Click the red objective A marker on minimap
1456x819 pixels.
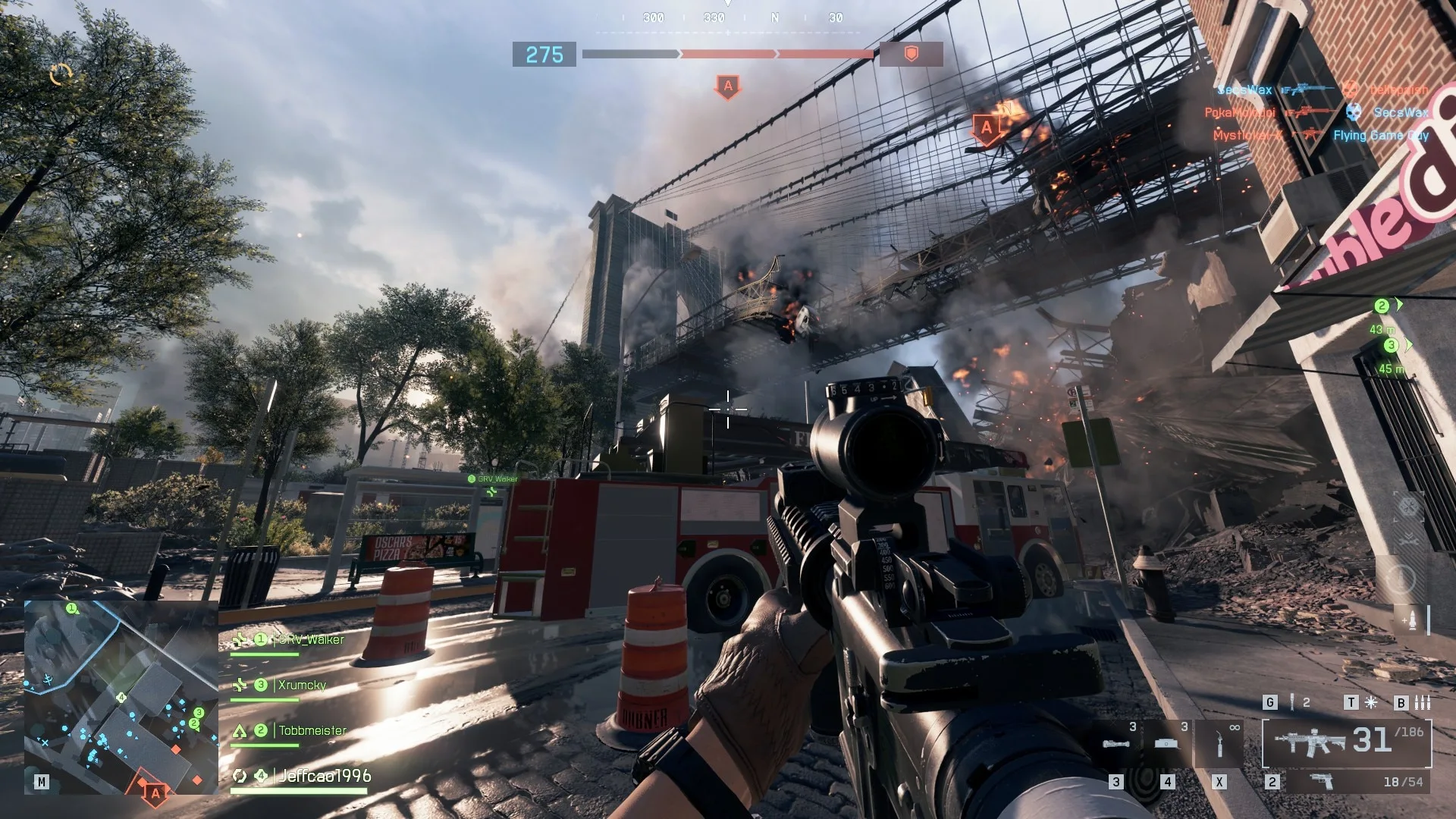[x=155, y=793]
